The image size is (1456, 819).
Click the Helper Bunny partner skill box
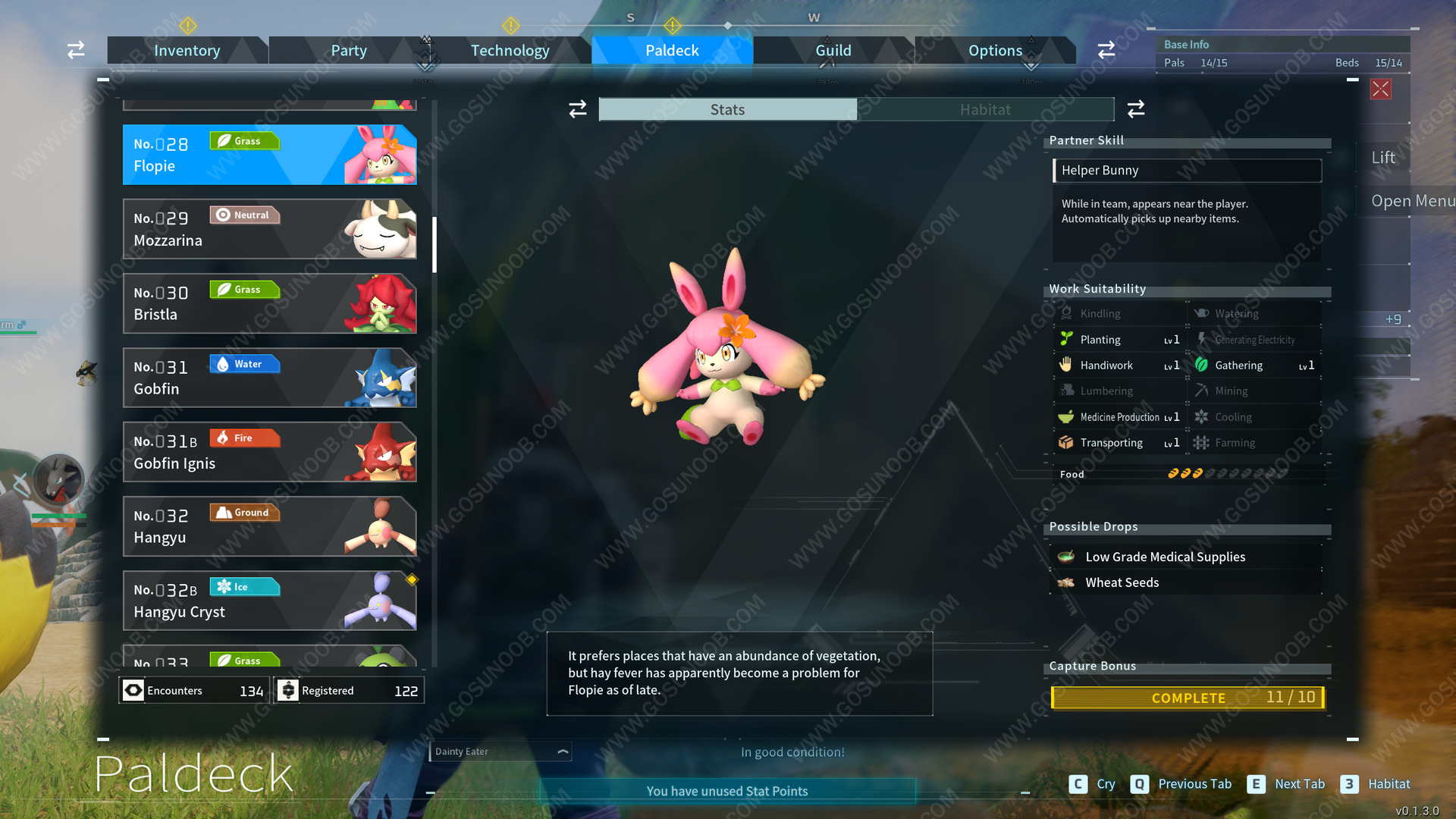1187,170
